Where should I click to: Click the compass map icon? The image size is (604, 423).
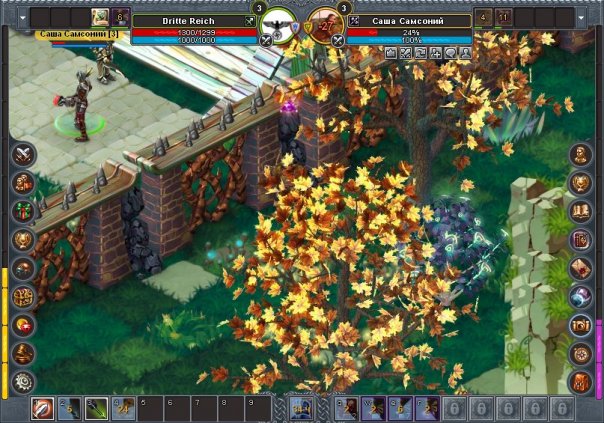tap(580, 353)
